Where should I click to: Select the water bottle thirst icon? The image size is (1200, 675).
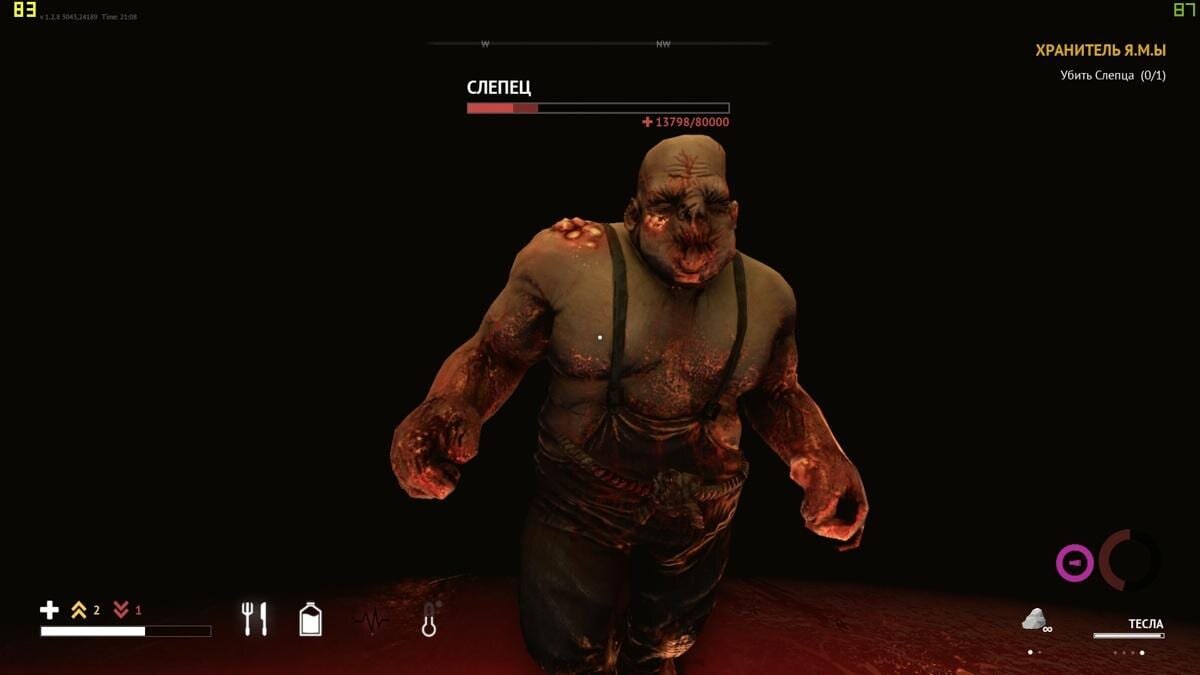coord(311,619)
